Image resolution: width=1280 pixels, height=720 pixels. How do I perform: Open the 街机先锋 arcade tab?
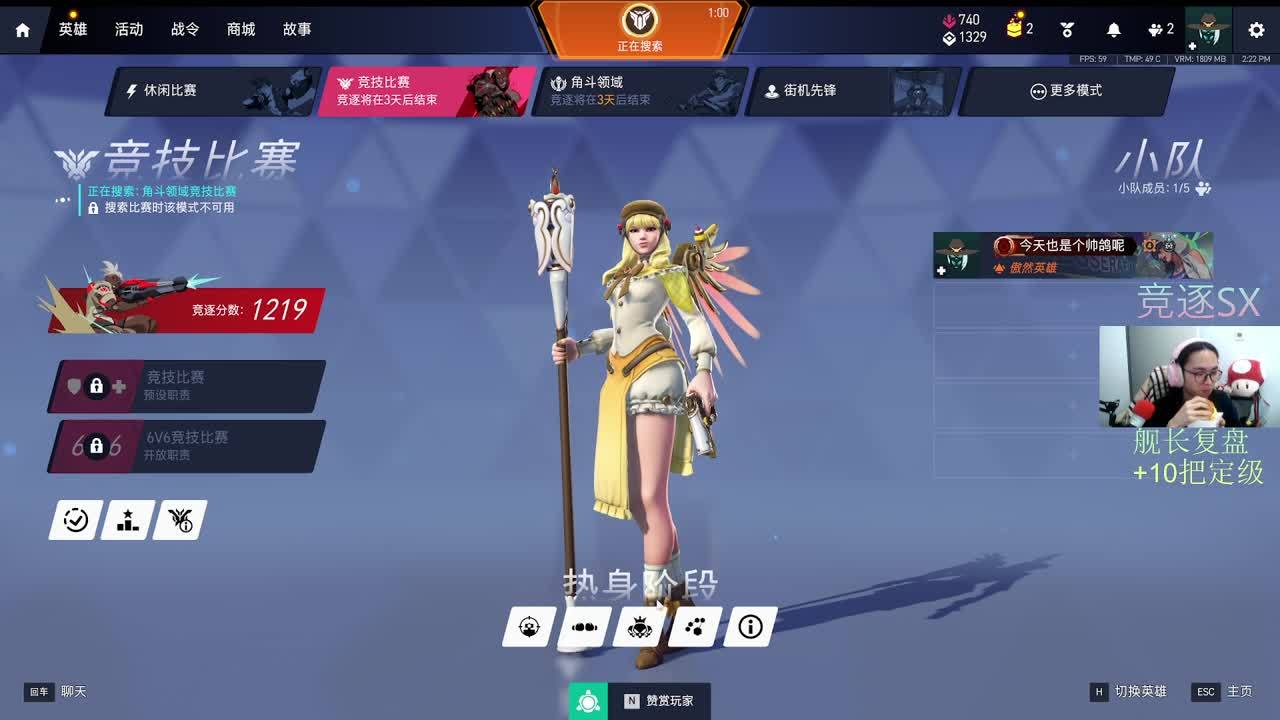pyautogui.click(x=853, y=91)
